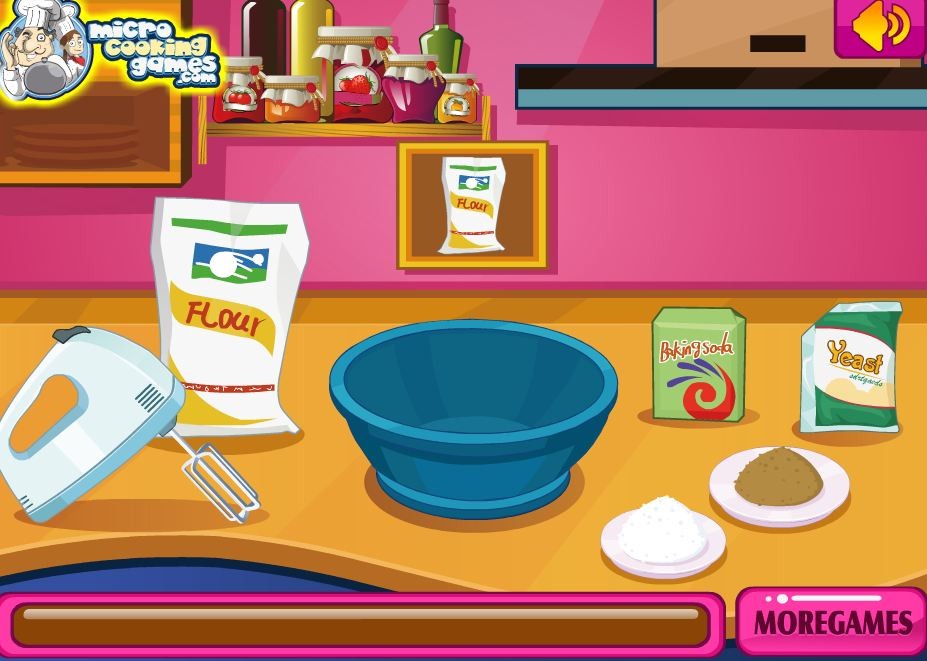Toggle the sound speaker button

(x=880, y=27)
